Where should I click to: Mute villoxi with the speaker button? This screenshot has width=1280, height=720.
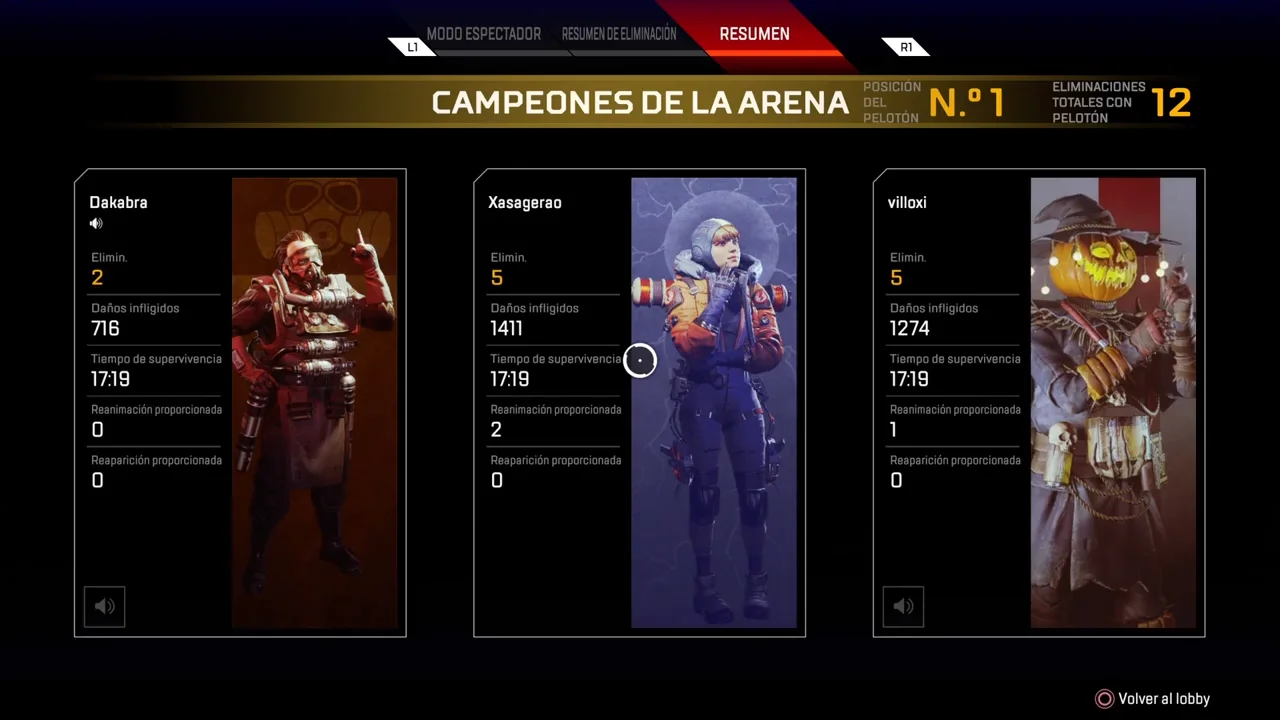903,606
